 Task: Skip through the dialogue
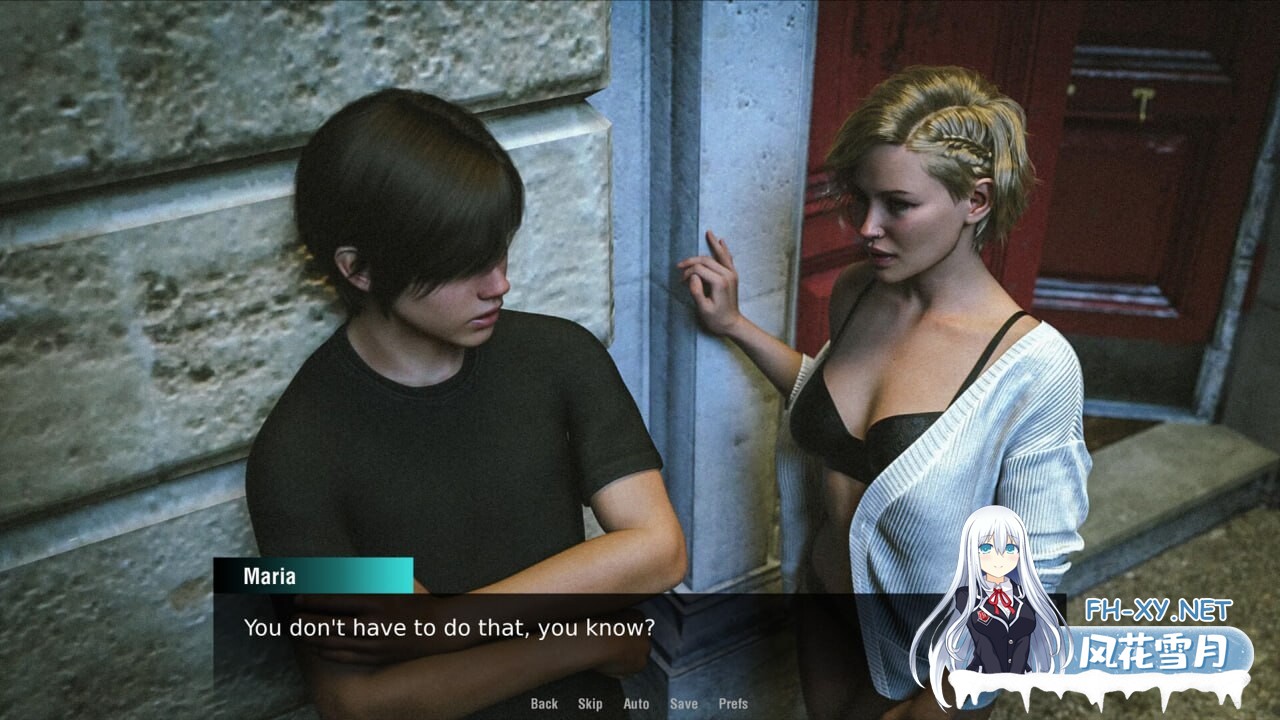click(x=590, y=704)
